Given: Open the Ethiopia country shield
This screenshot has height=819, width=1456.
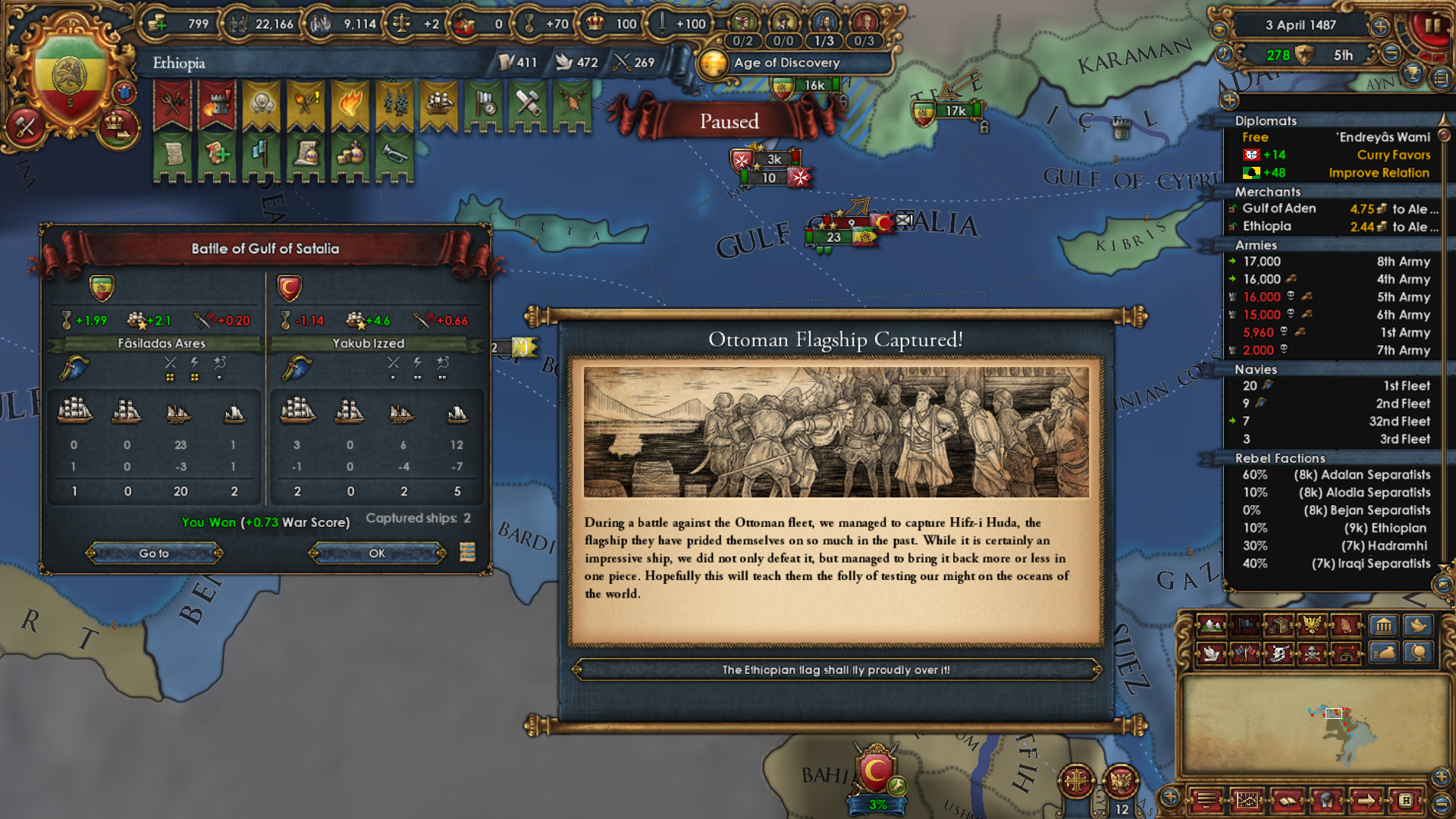Looking at the screenshot, I should (70, 76).
